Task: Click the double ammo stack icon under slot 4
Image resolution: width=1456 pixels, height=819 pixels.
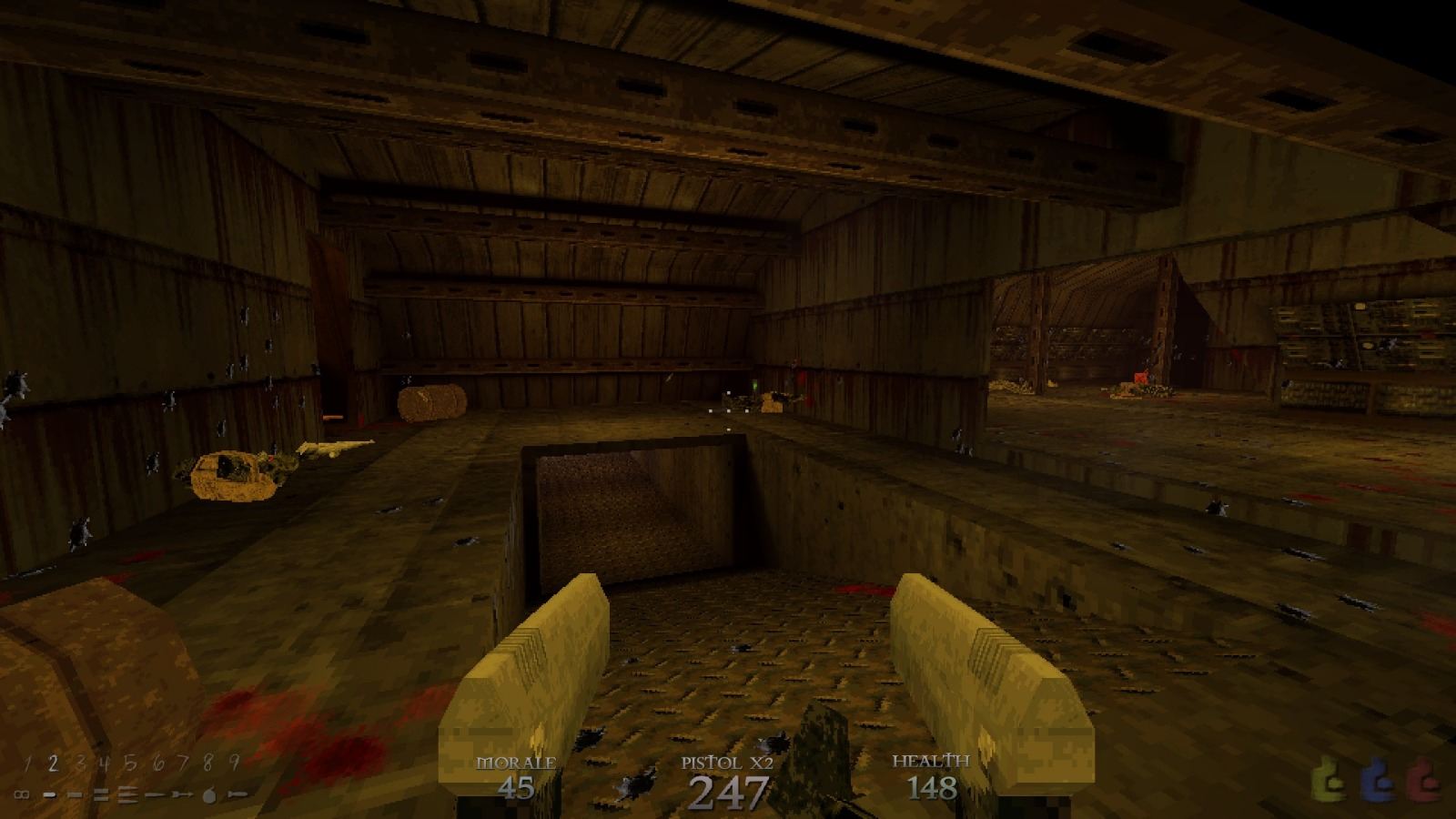Action: (x=101, y=794)
